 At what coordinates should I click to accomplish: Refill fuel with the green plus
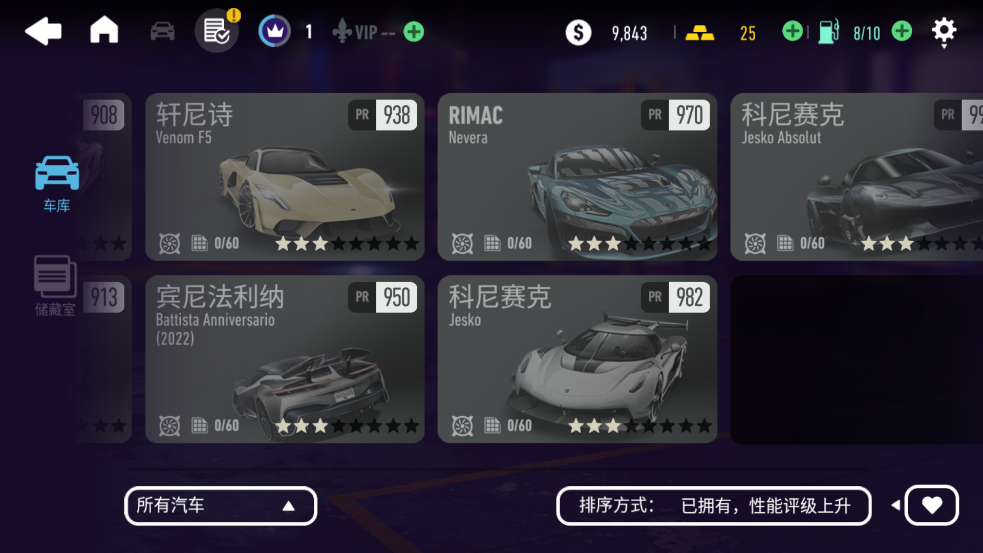901,32
